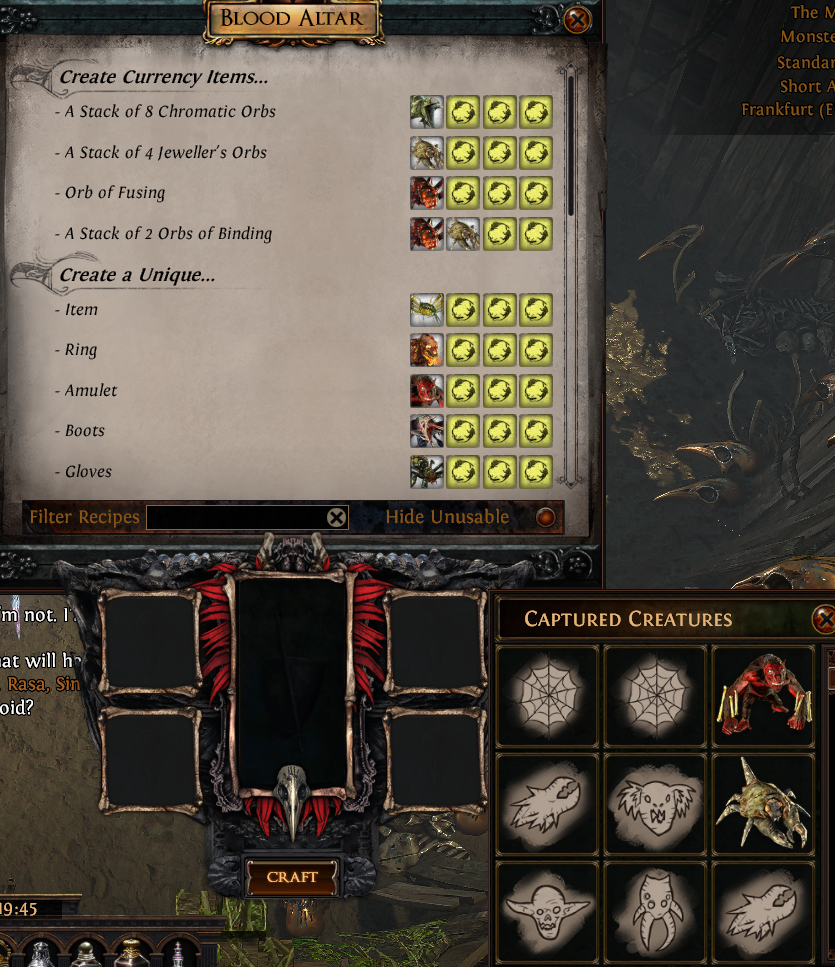Image resolution: width=835 pixels, height=967 pixels.
Task: Choose the unique Item recipe
Action: pyautogui.click(x=81, y=310)
